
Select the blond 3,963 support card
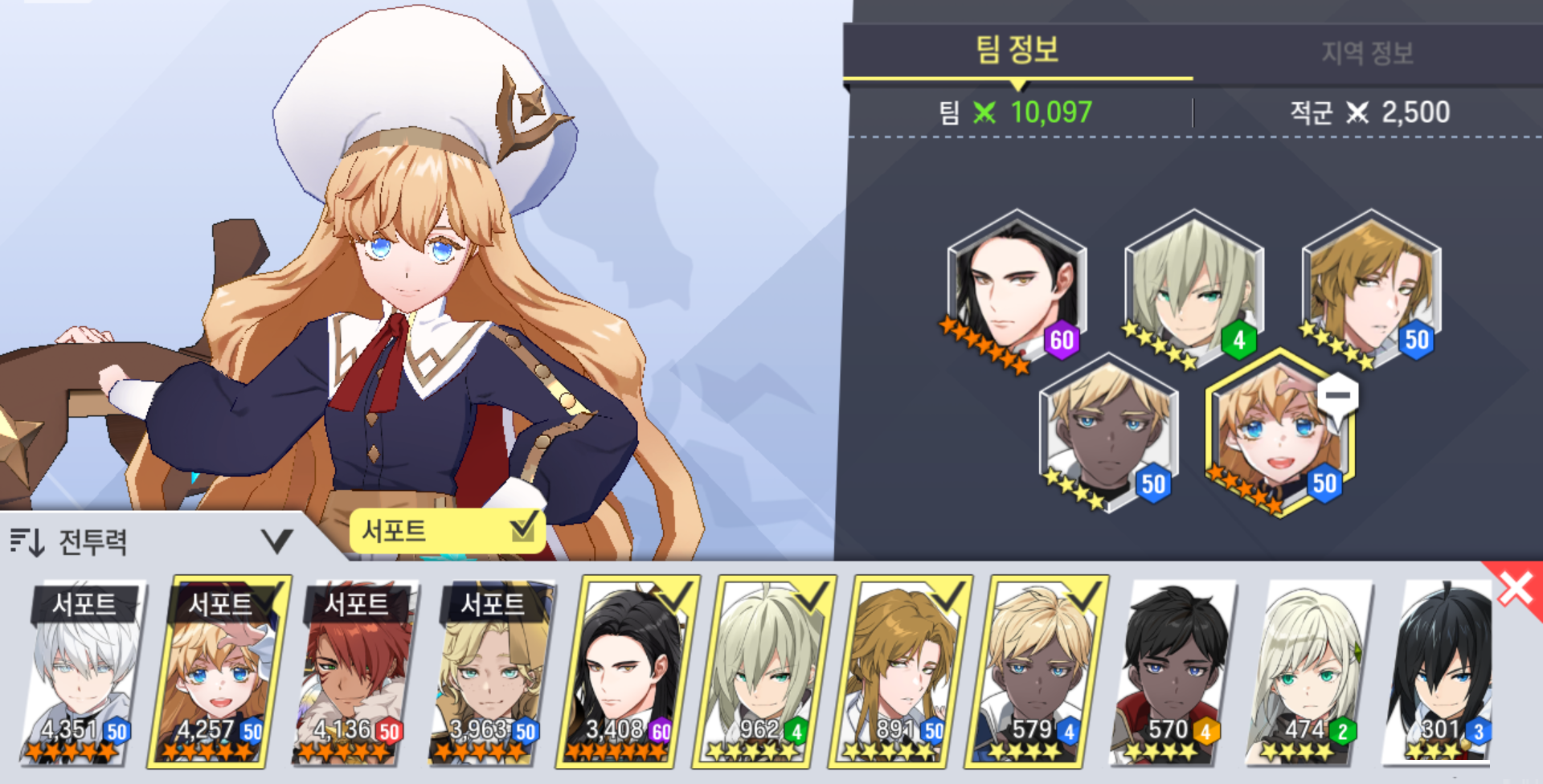(x=491, y=671)
